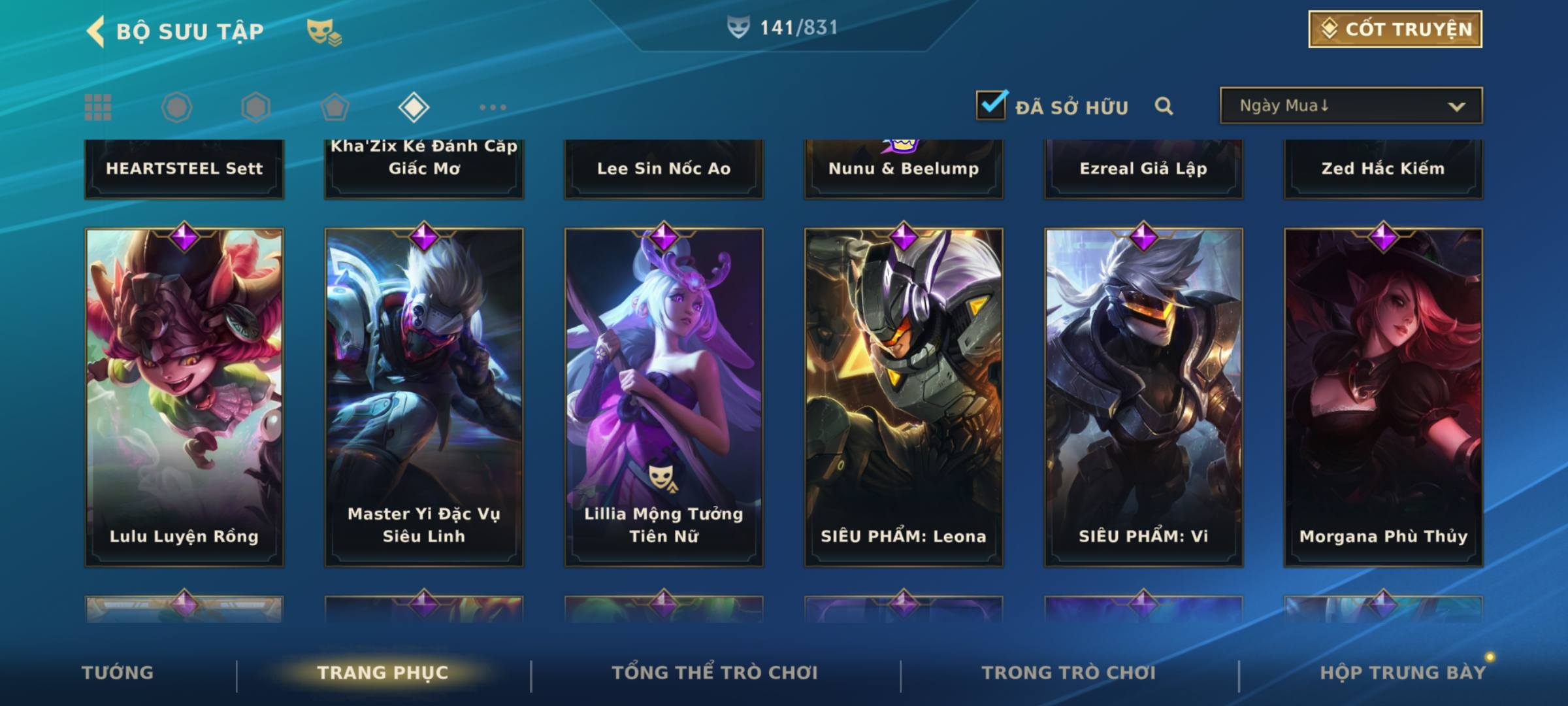Open the Morgana Phù Thủy skin
1568x706 pixels.
(x=1383, y=396)
